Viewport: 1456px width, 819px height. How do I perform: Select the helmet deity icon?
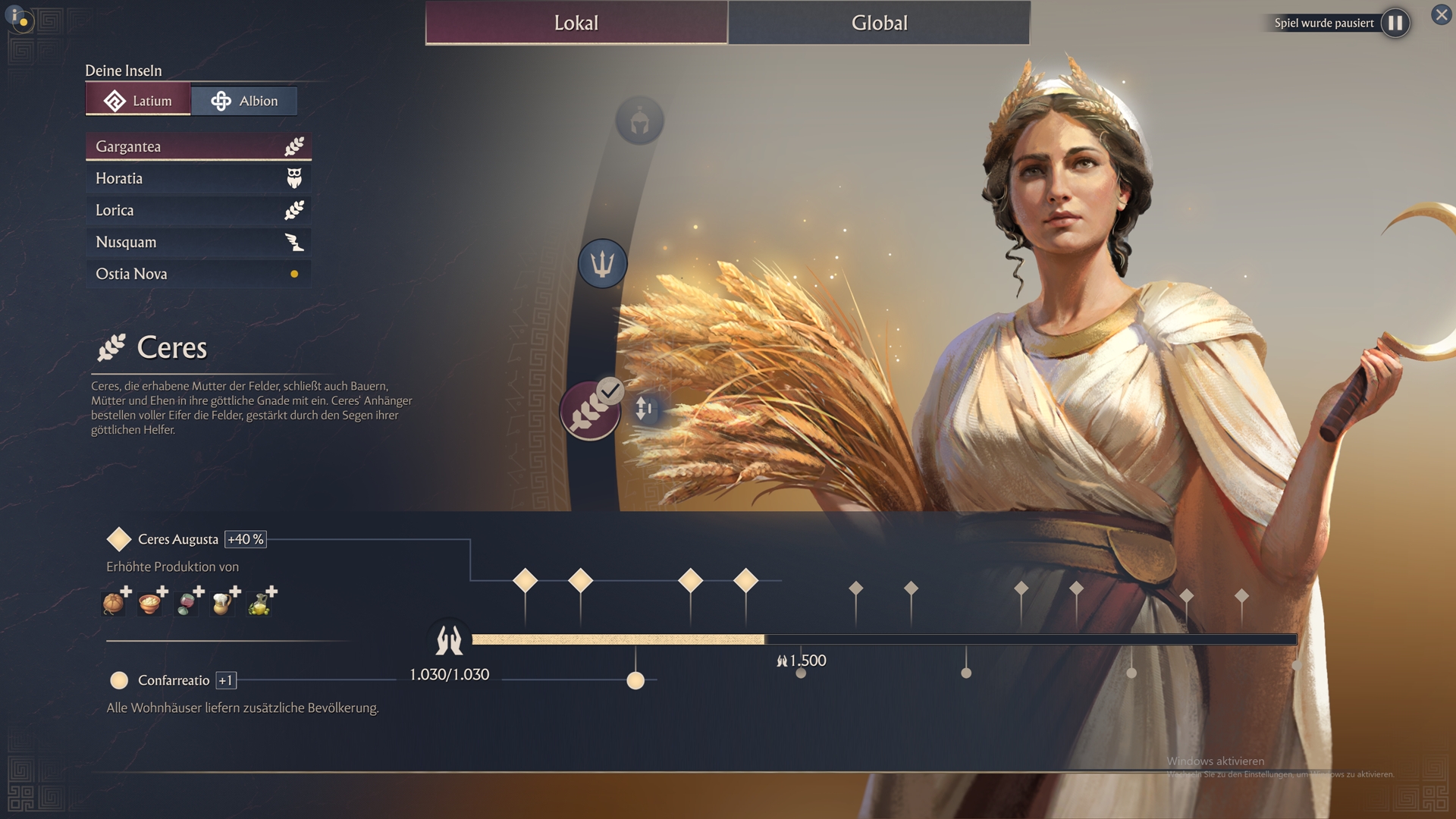(639, 121)
